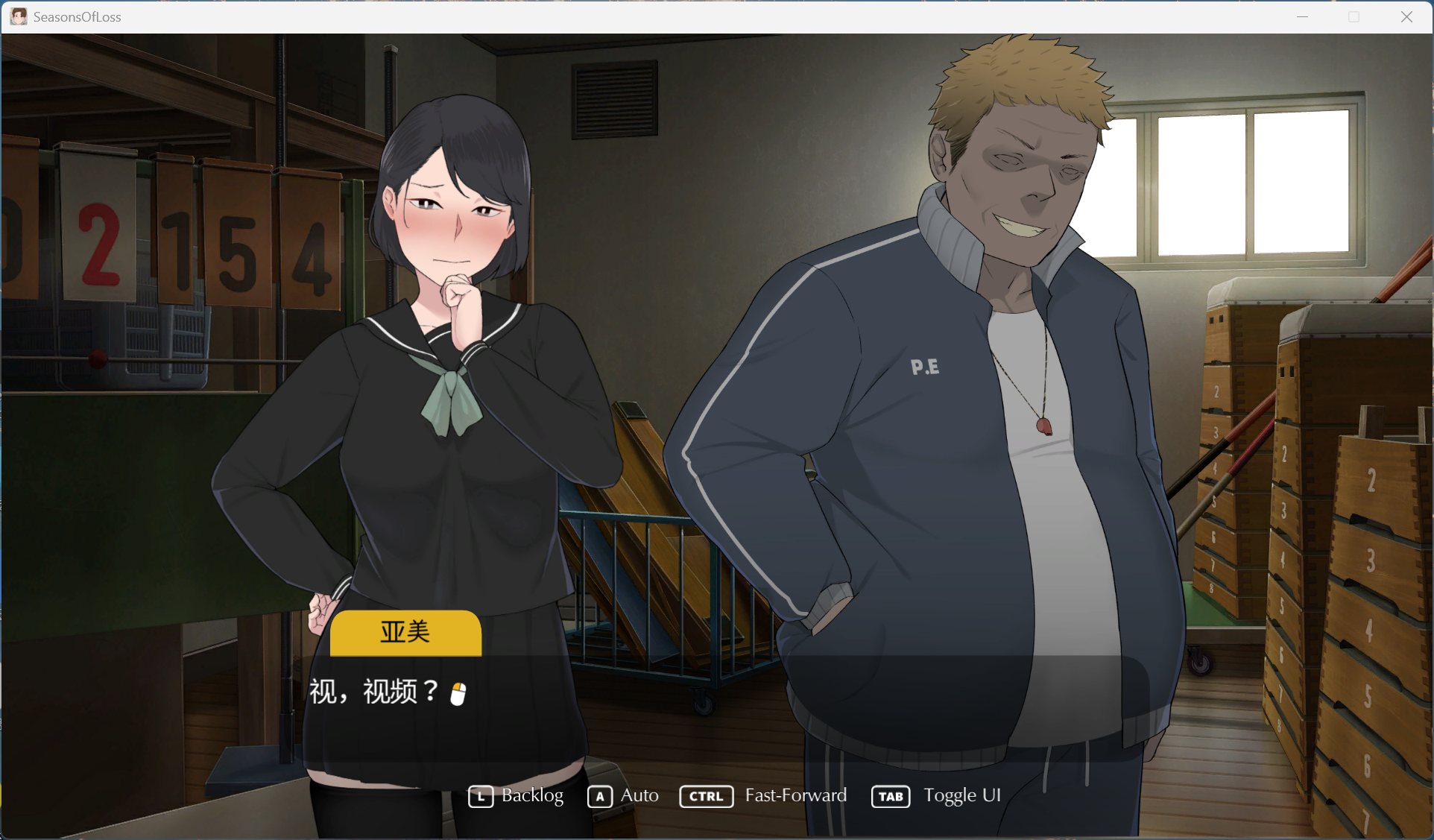
Task: Click the L key badge next to Backlog
Action: [x=481, y=796]
